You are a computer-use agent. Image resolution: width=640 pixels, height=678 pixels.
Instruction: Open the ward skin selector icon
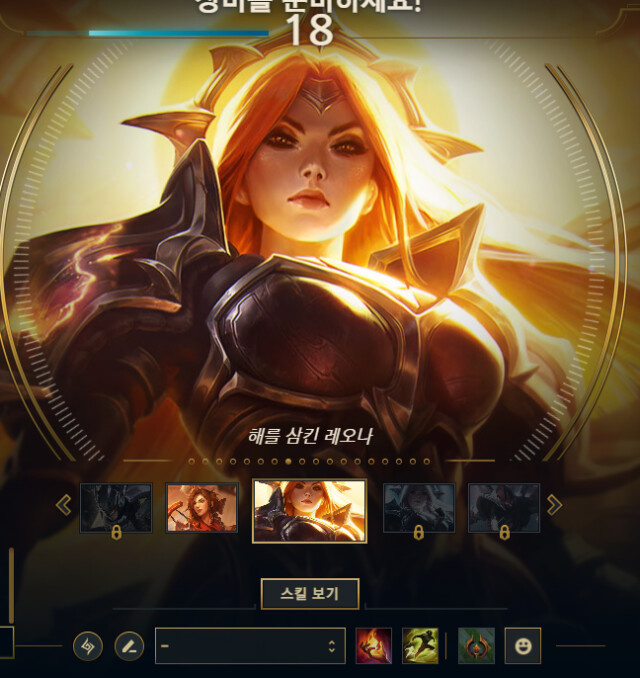click(476, 646)
